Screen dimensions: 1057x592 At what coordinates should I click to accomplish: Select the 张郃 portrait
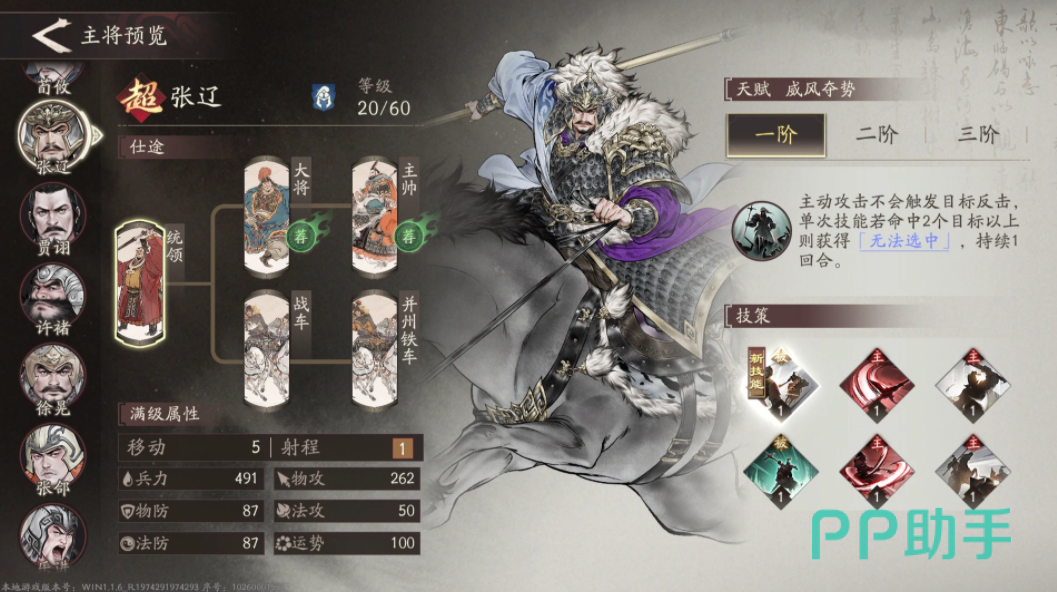[x=52, y=455]
